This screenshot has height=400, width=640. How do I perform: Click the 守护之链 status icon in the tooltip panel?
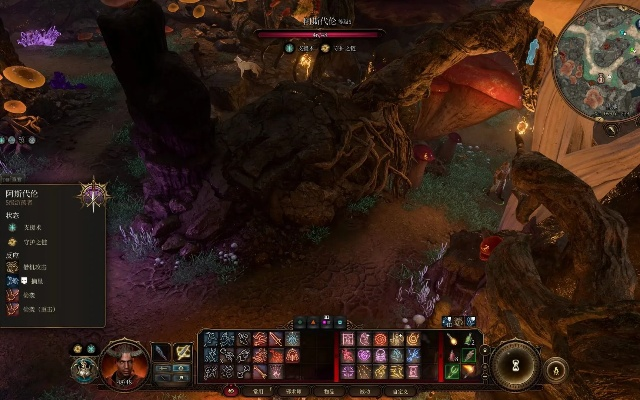(x=13, y=241)
